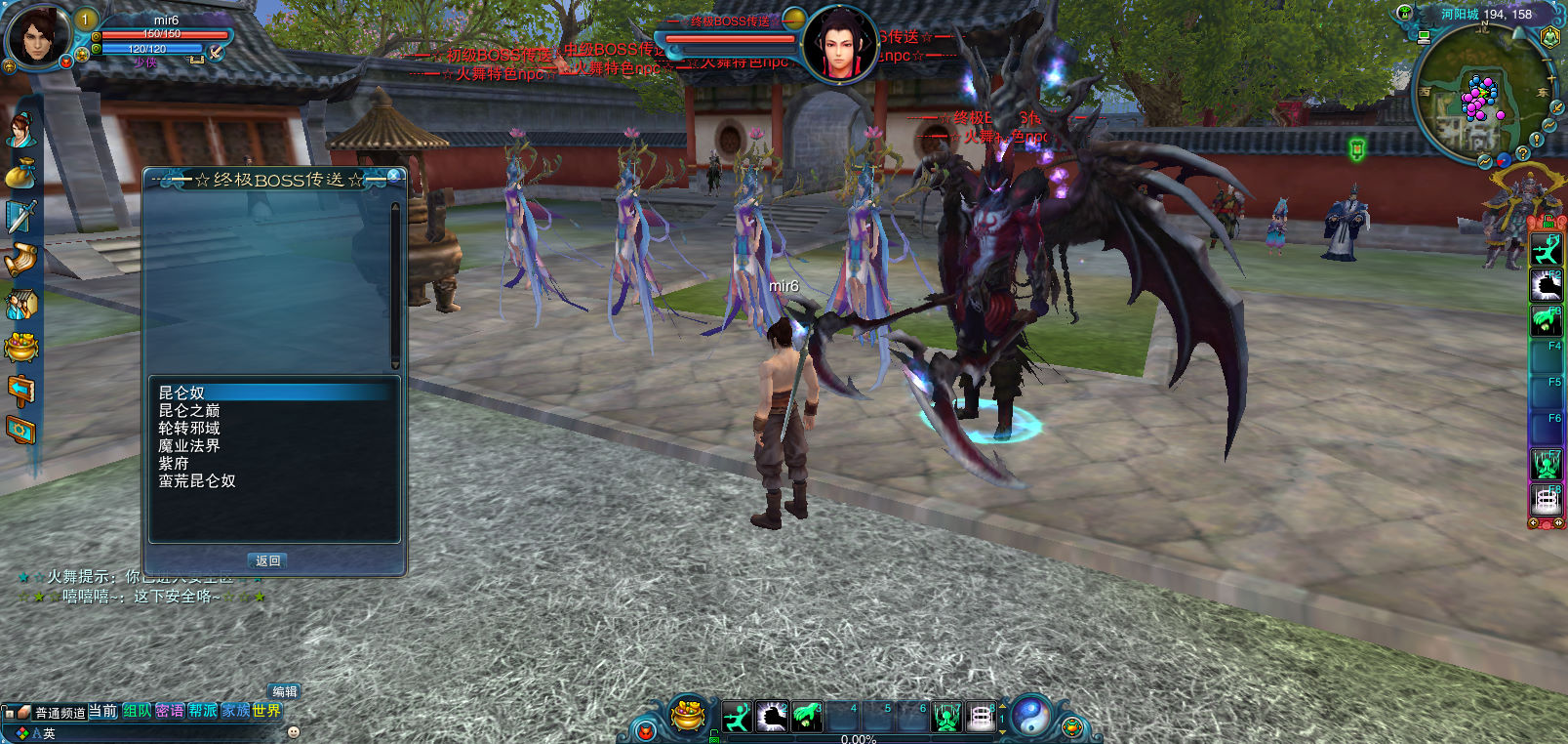
Task: Open the sword and book skills icon
Action: [x=20, y=216]
